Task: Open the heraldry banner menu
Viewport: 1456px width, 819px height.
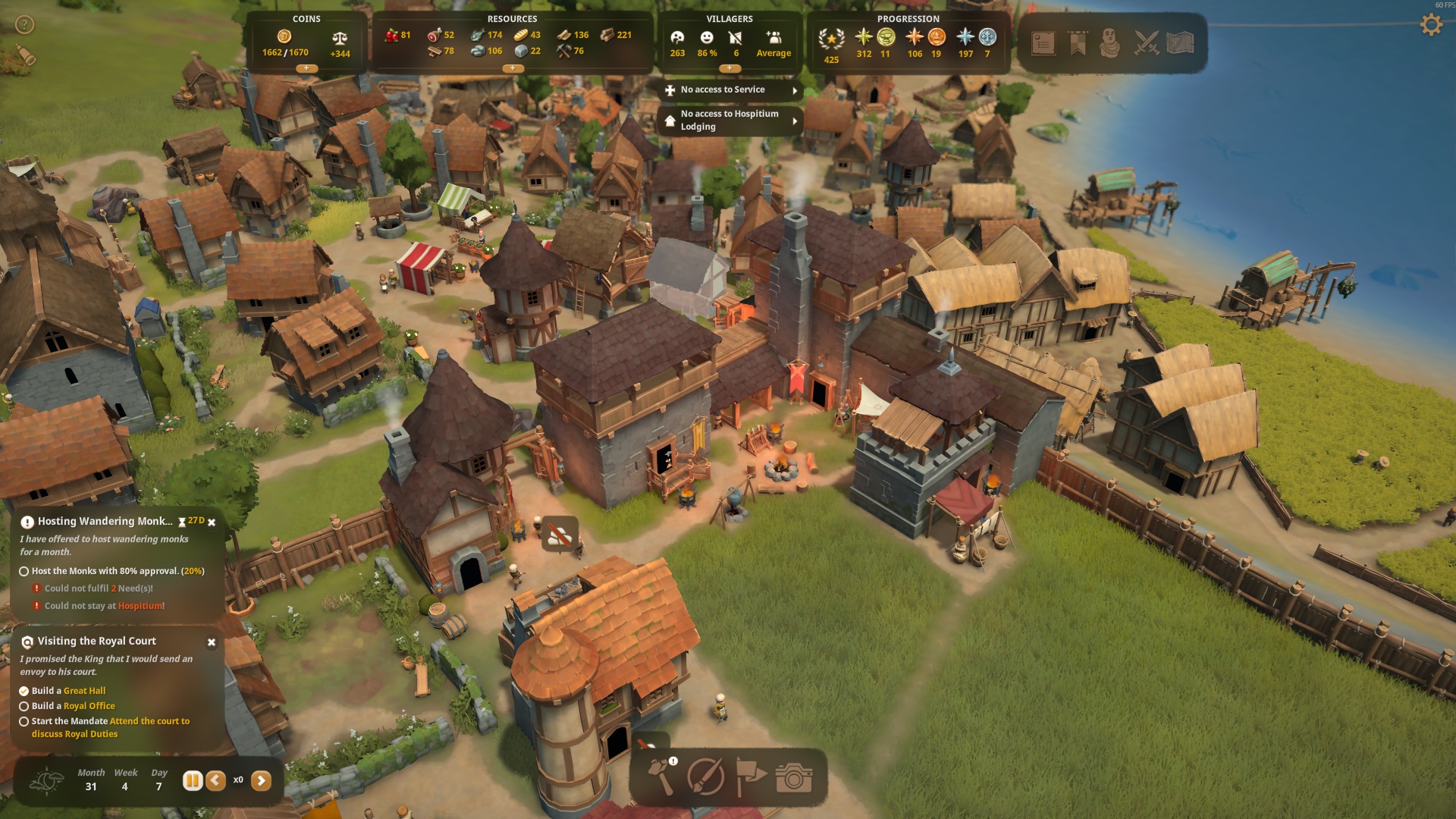Action: [x=1078, y=42]
